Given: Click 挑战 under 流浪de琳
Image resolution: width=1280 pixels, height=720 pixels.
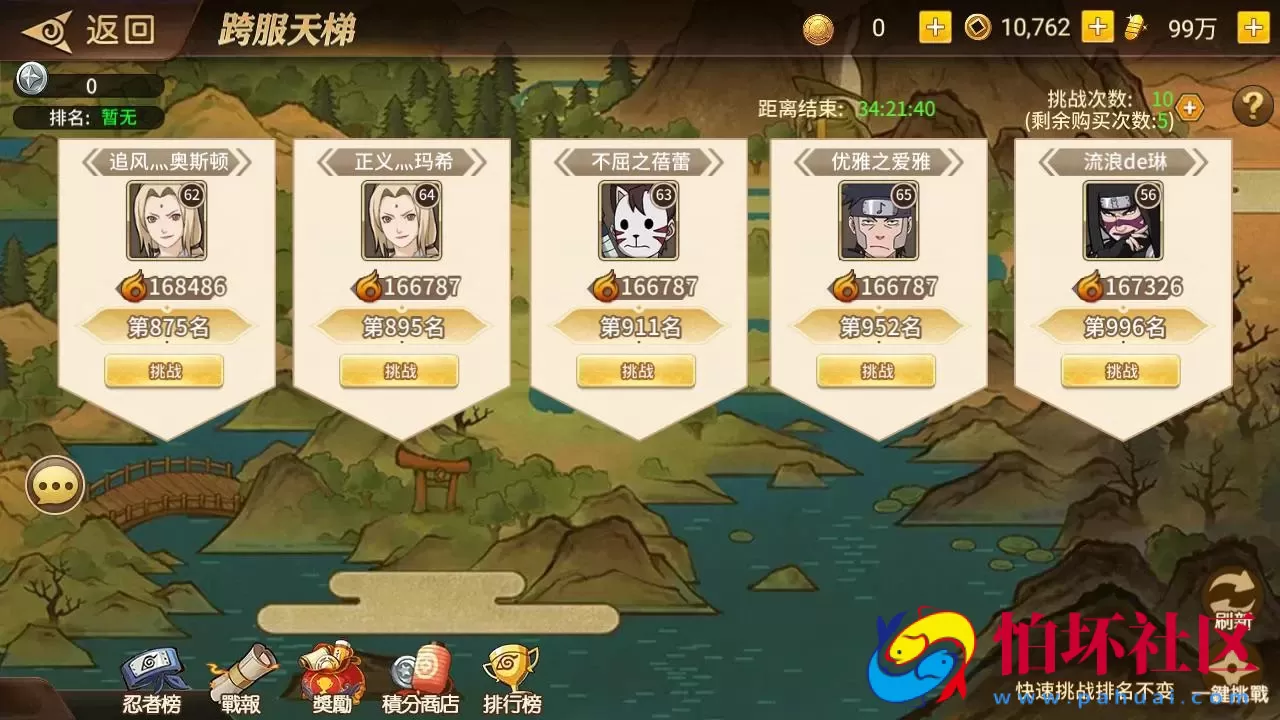Looking at the screenshot, I should click(x=1121, y=371).
